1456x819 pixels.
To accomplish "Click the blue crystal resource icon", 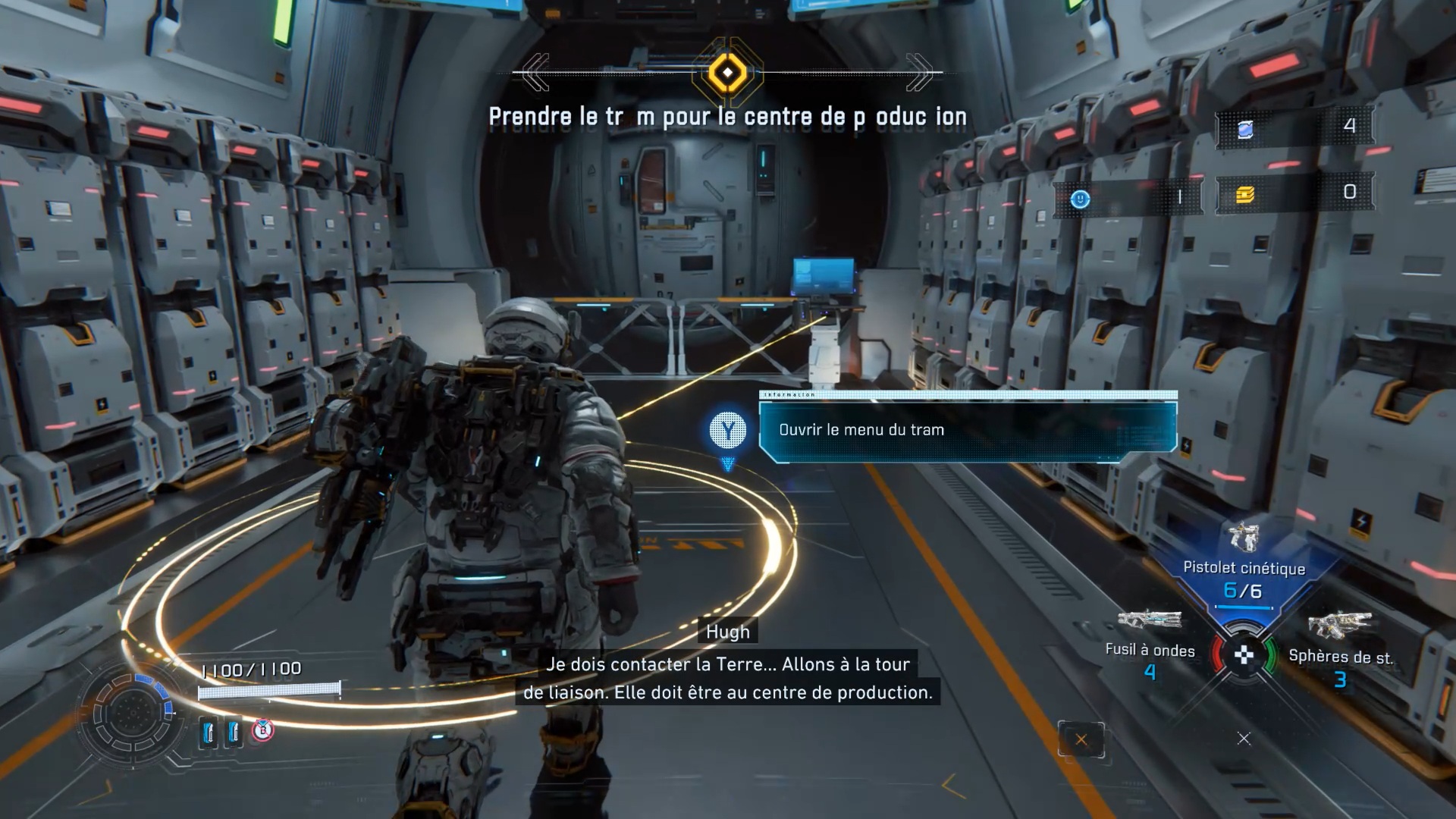I will (x=1245, y=130).
